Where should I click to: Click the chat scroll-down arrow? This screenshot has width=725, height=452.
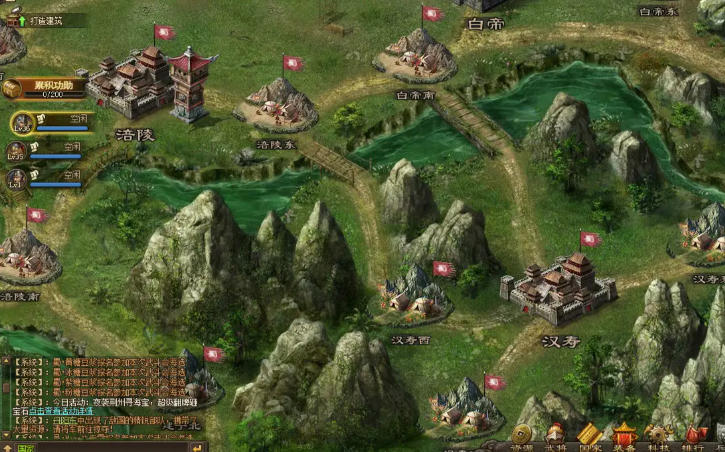(4, 436)
